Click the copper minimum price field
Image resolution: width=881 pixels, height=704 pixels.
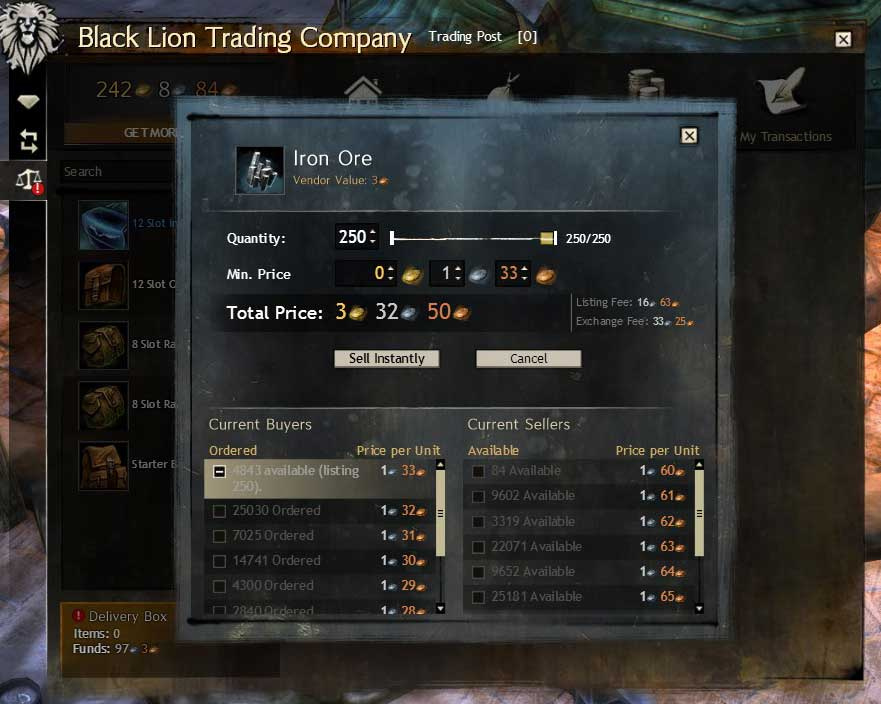pyautogui.click(x=510, y=274)
